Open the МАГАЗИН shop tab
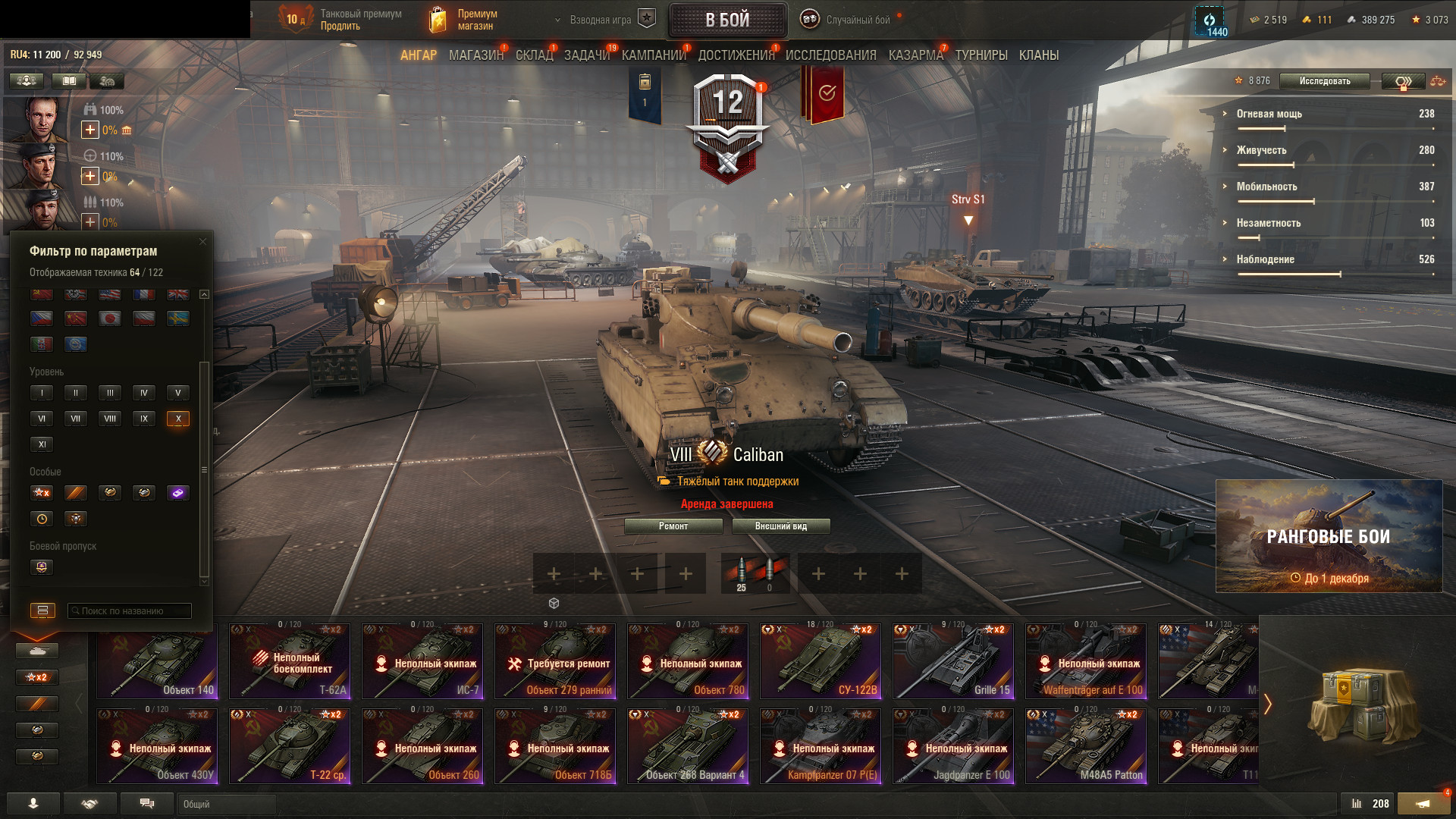This screenshot has height=819, width=1456. click(475, 55)
